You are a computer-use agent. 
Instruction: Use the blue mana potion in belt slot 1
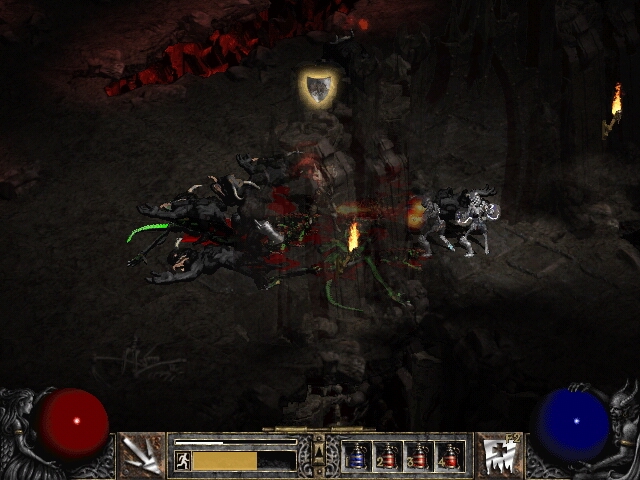[x=356, y=456]
